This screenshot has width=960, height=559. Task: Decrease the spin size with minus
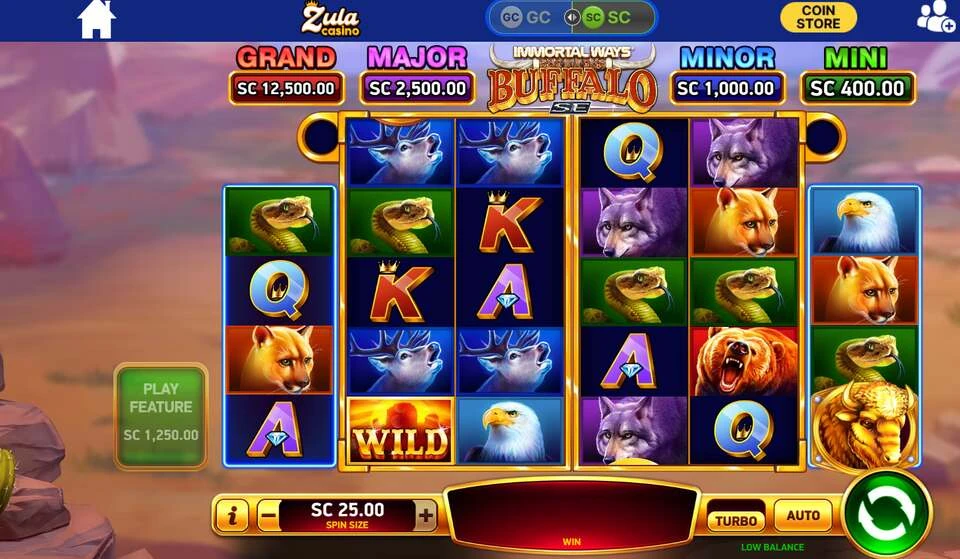point(268,516)
